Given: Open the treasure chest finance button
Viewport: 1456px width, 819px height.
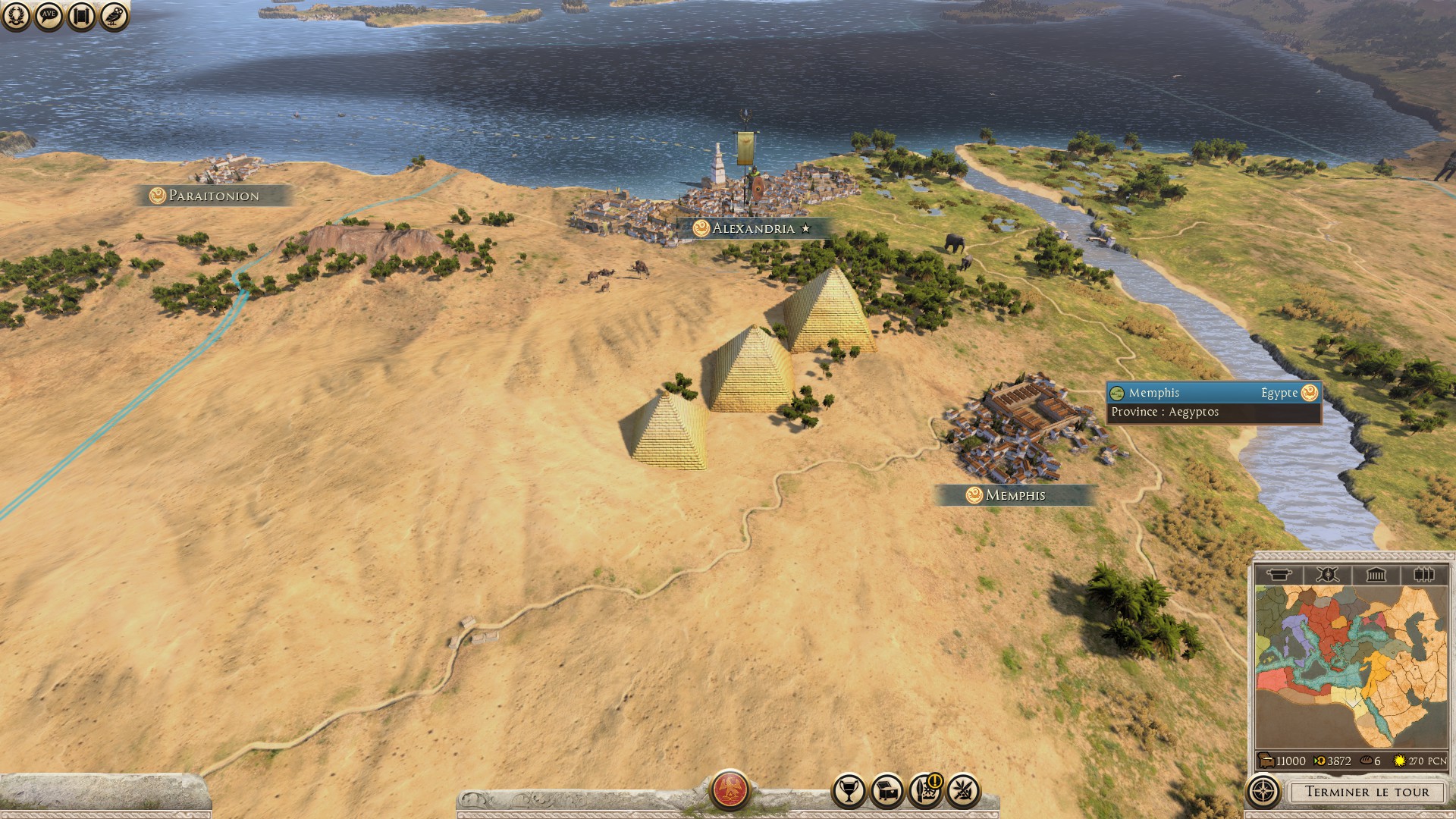Looking at the screenshot, I should click(886, 791).
